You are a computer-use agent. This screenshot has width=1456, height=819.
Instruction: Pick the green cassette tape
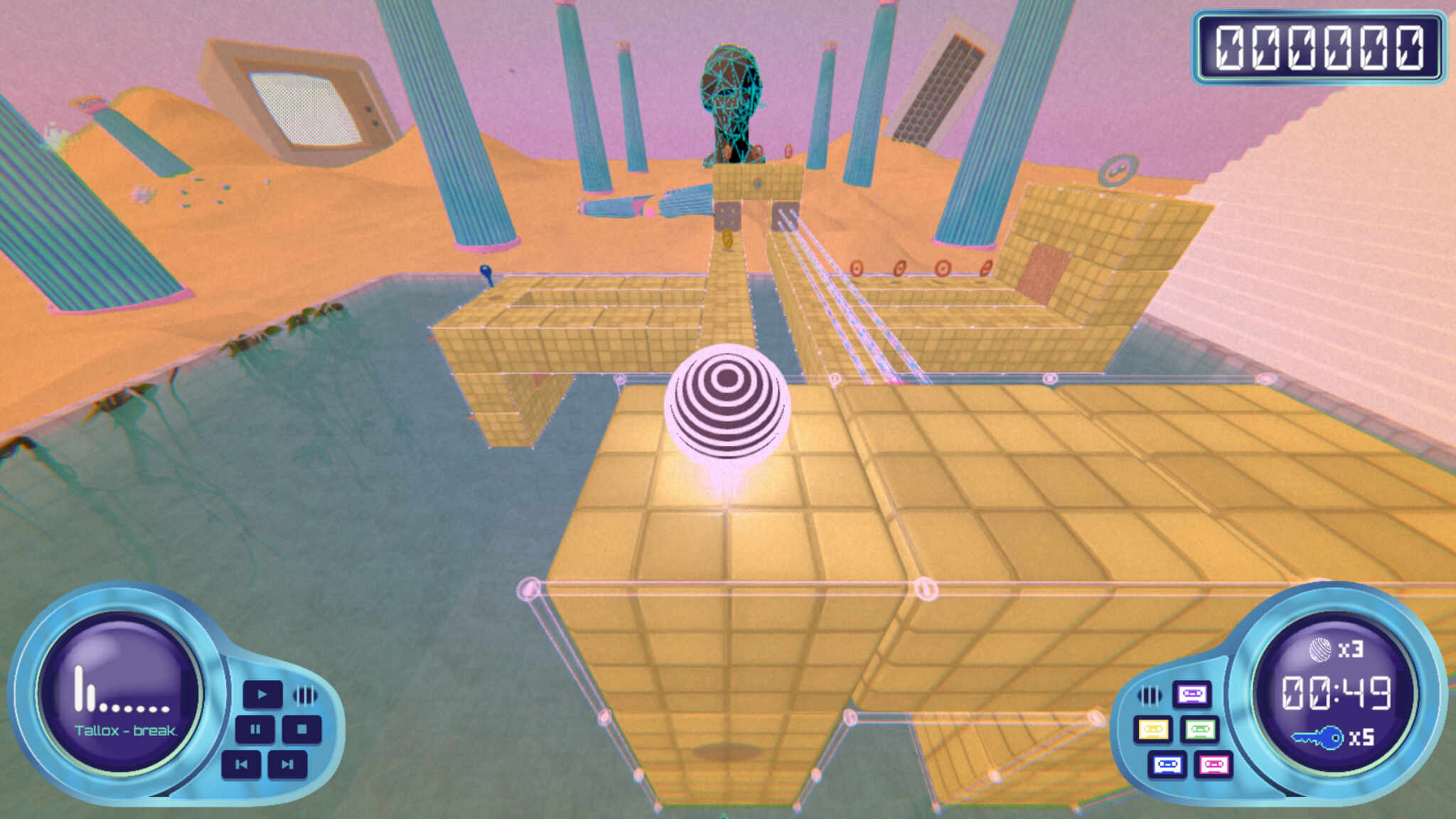pyautogui.click(x=1200, y=729)
